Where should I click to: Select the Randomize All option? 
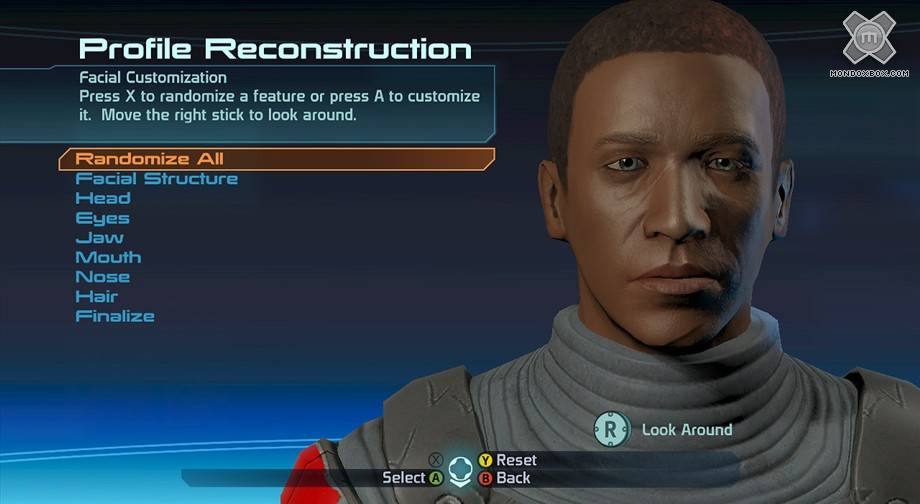click(150, 159)
